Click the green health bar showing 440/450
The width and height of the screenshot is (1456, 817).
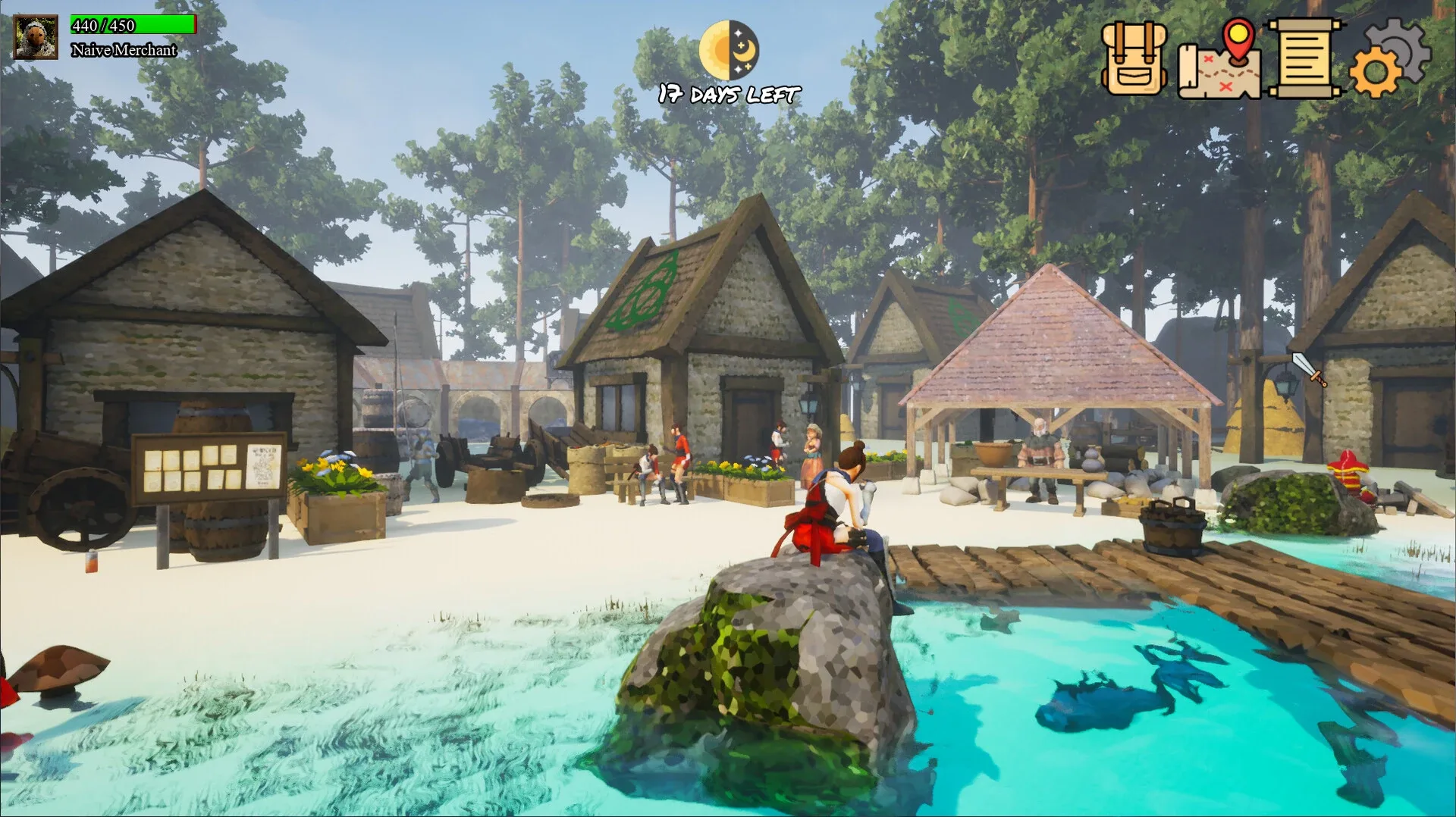point(133,25)
